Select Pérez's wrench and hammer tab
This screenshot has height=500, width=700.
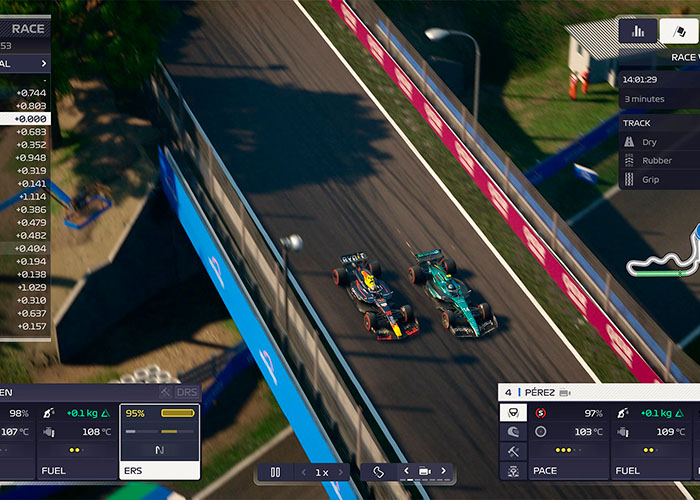click(x=513, y=451)
